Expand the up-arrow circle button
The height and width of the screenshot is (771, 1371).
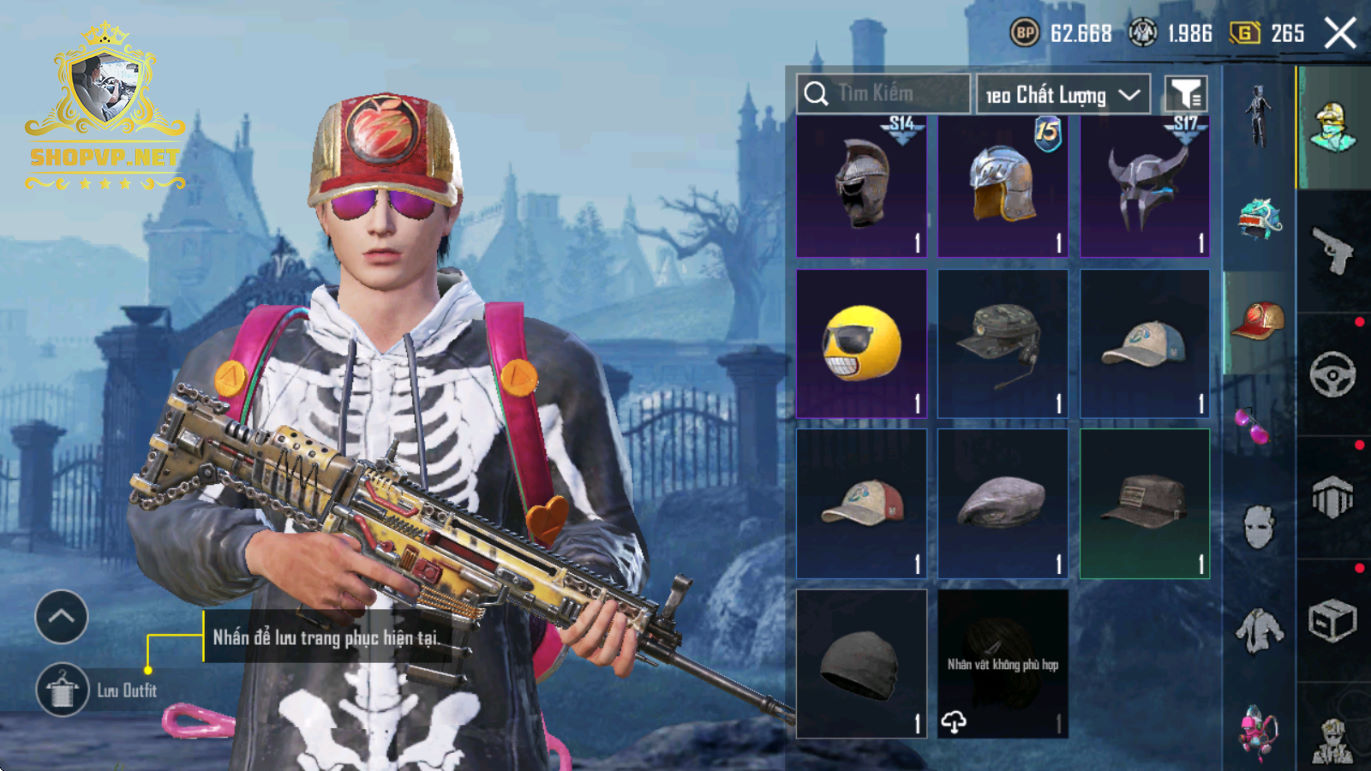[x=62, y=617]
